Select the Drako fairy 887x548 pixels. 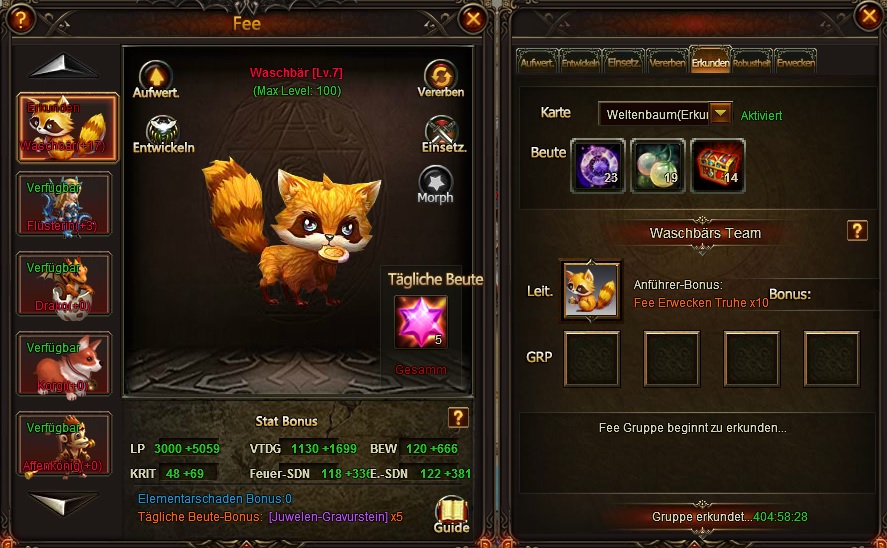click(65, 284)
